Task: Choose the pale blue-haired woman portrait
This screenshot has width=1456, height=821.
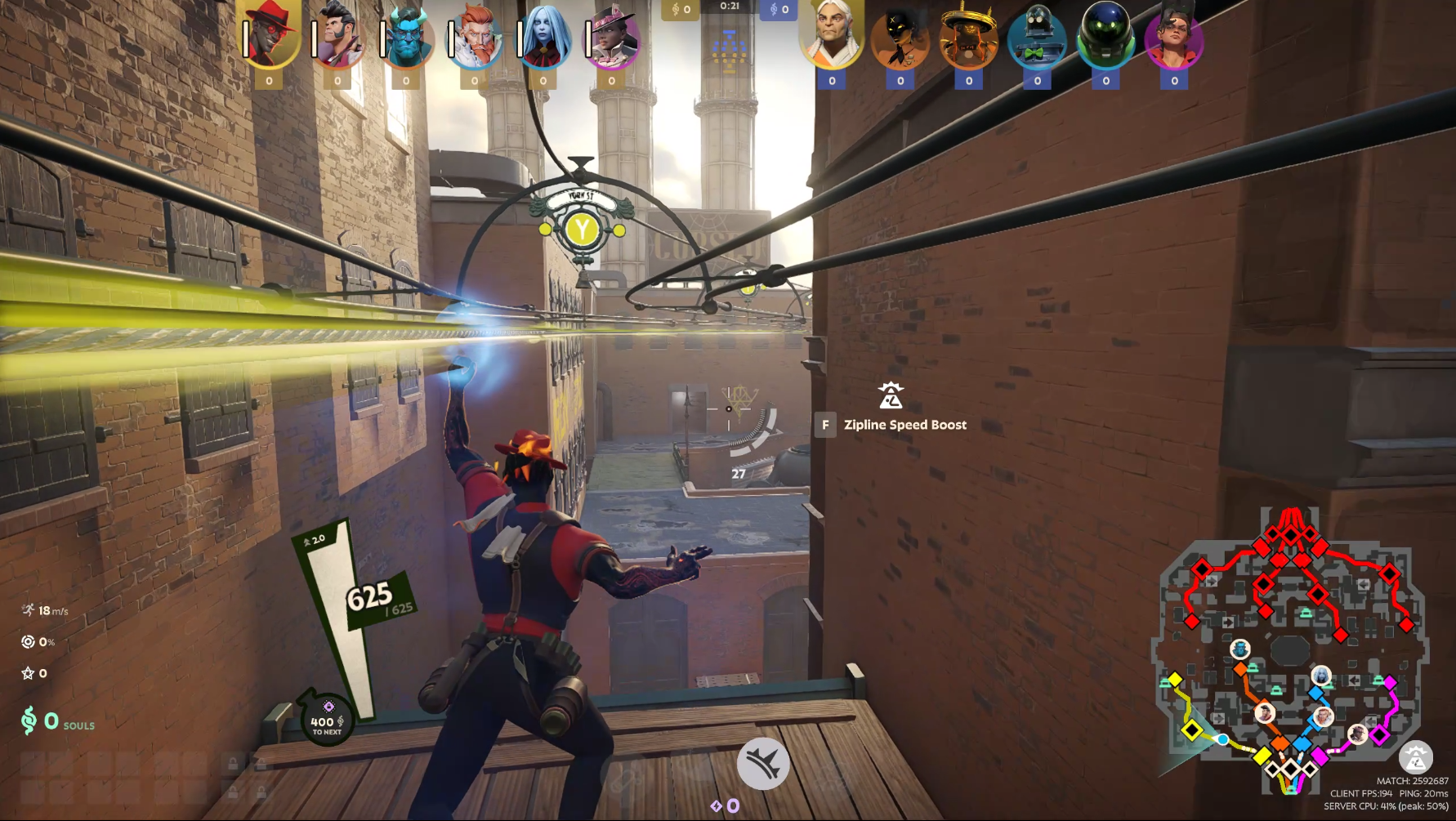Action: pyautogui.click(x=543, y=37)
